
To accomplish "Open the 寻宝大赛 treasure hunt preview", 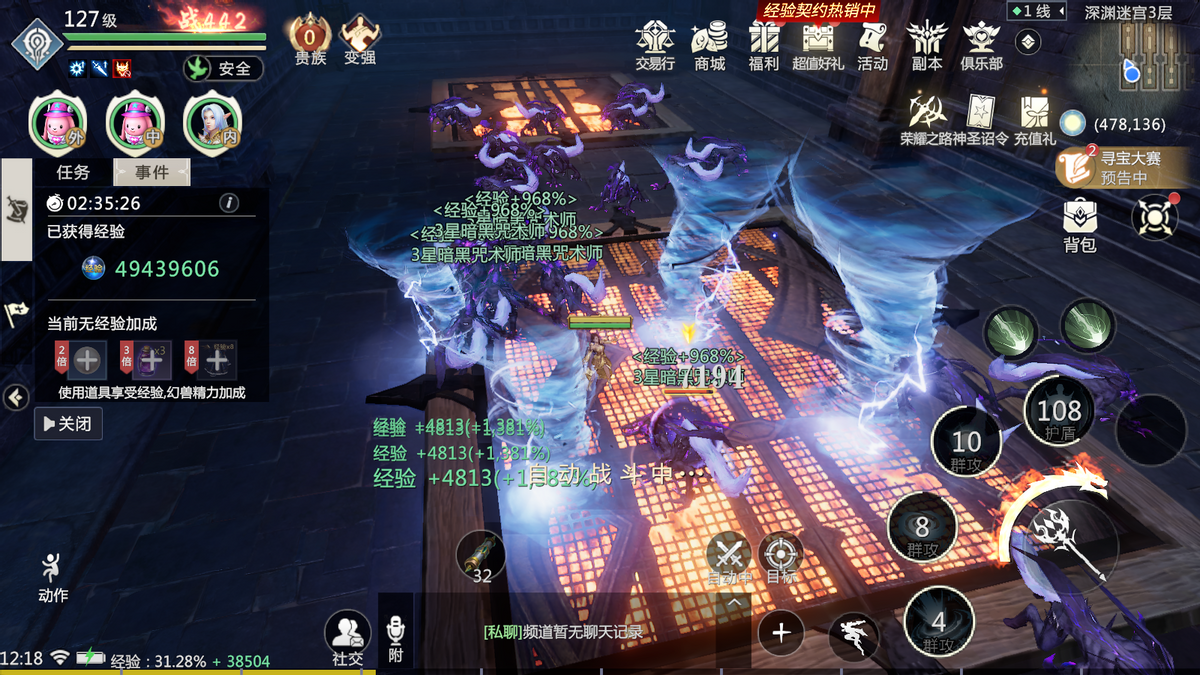I will coord(1116,167).
